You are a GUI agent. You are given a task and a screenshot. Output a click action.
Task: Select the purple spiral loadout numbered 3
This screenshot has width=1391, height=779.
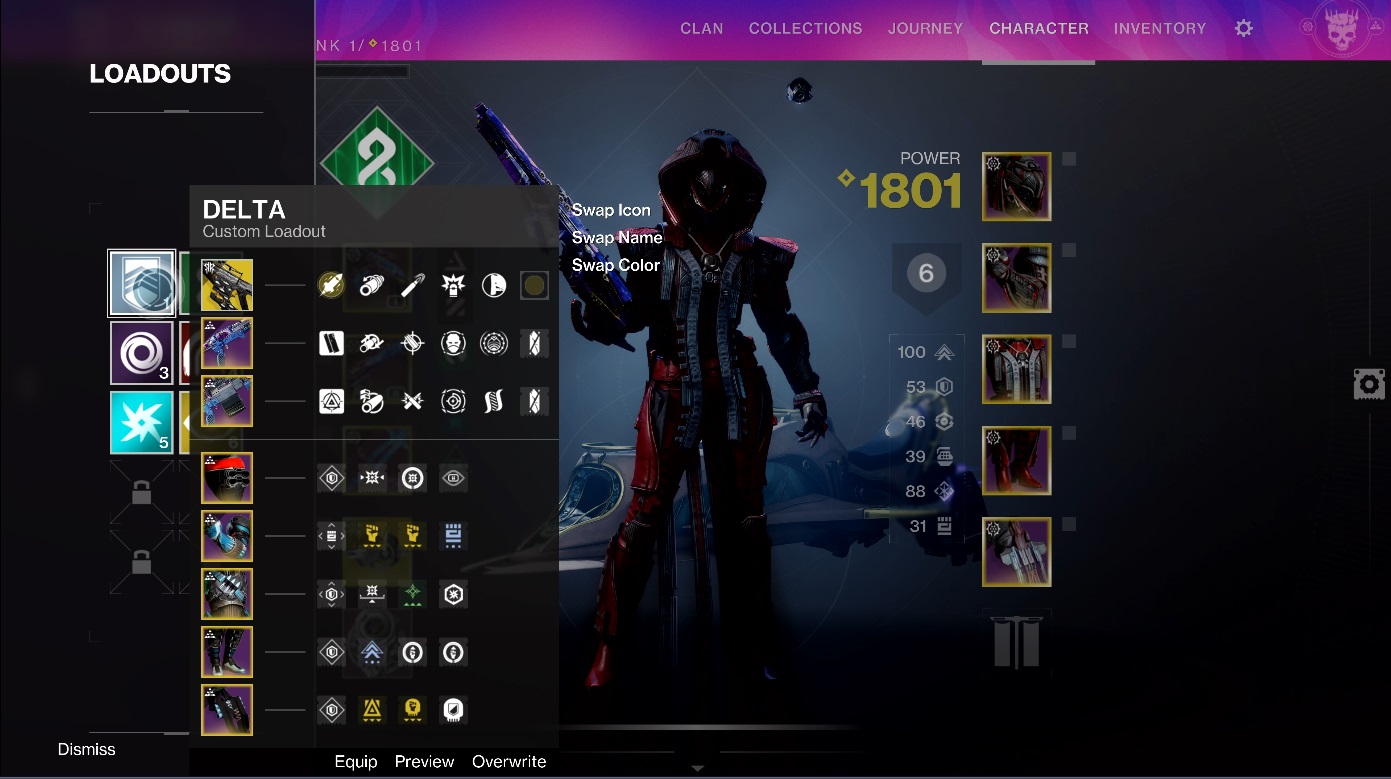[x=142, y=353]
